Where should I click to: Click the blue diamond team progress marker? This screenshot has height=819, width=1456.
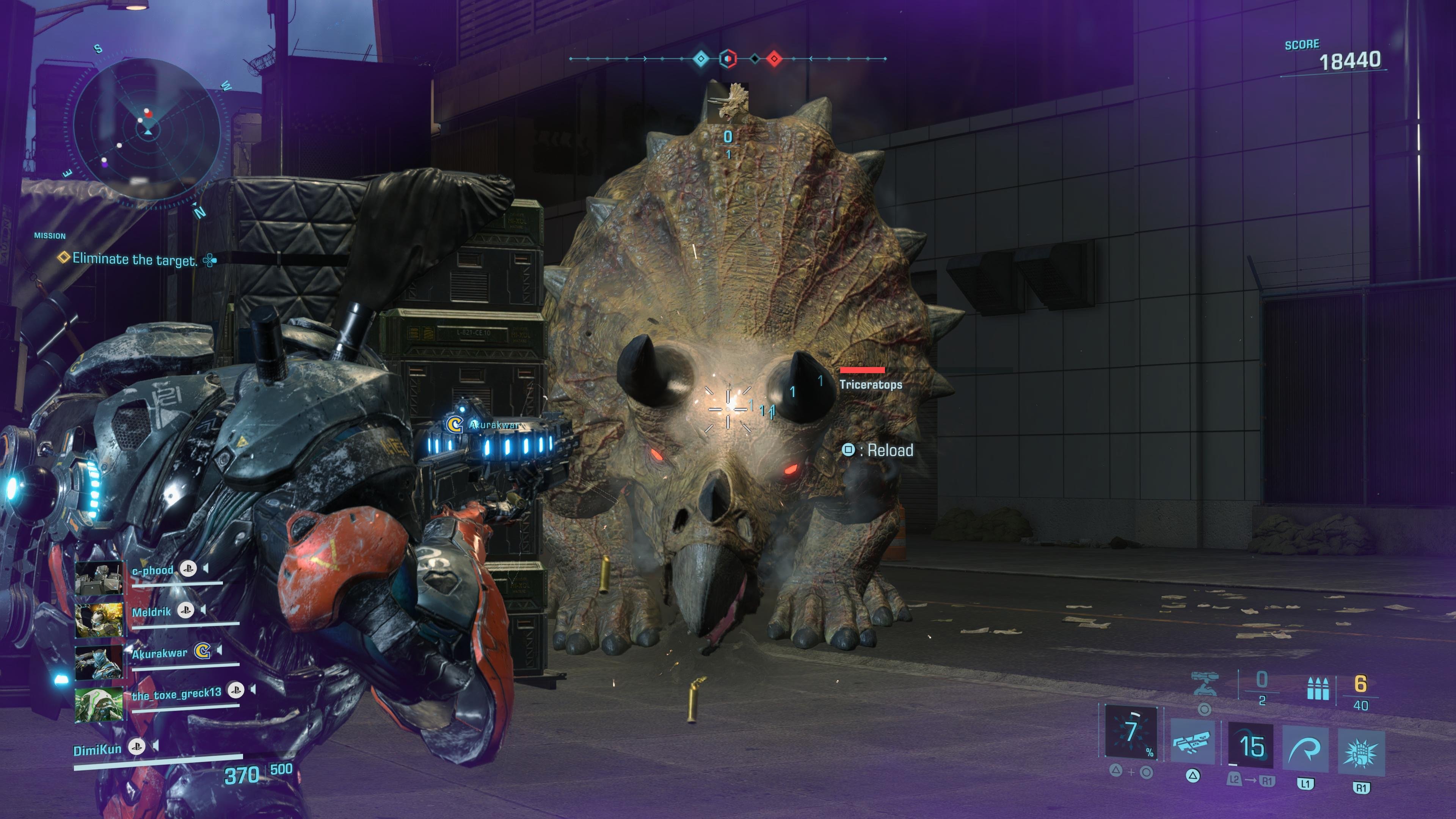pos(701,58)
